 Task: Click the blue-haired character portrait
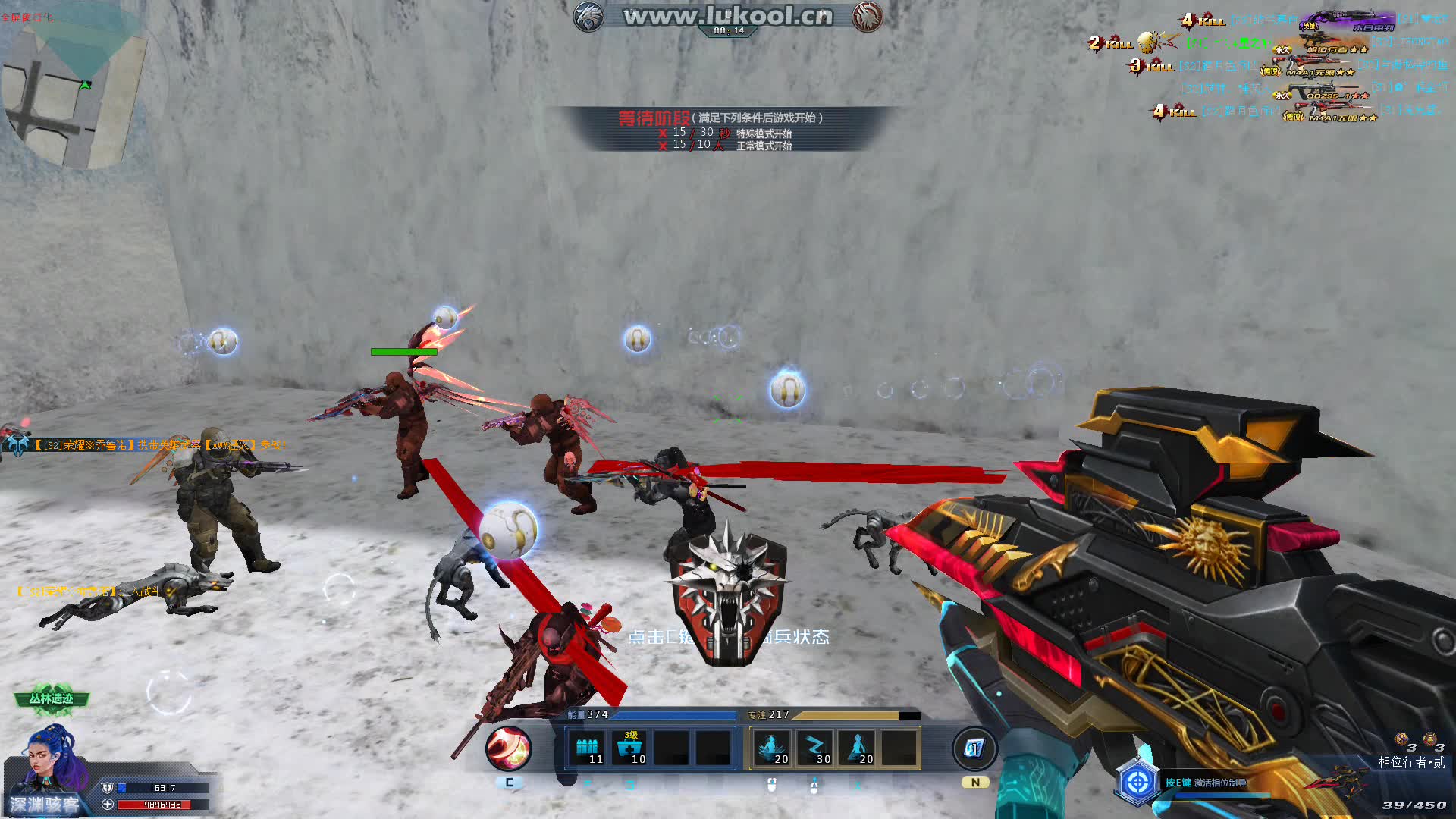(x=53, y=761)
